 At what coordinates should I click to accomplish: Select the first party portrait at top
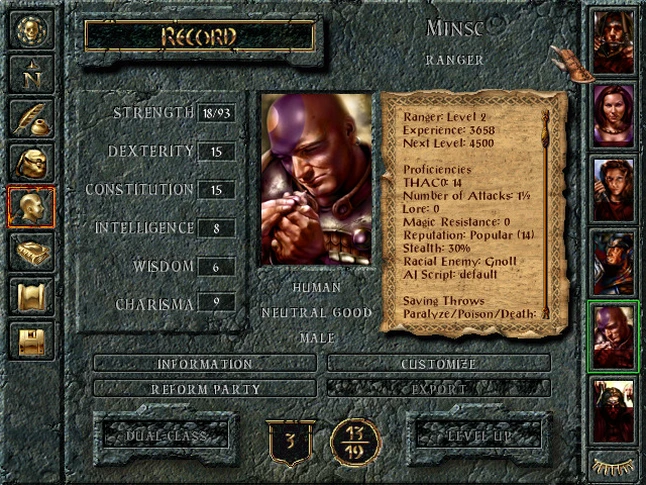tap(612, 42)
